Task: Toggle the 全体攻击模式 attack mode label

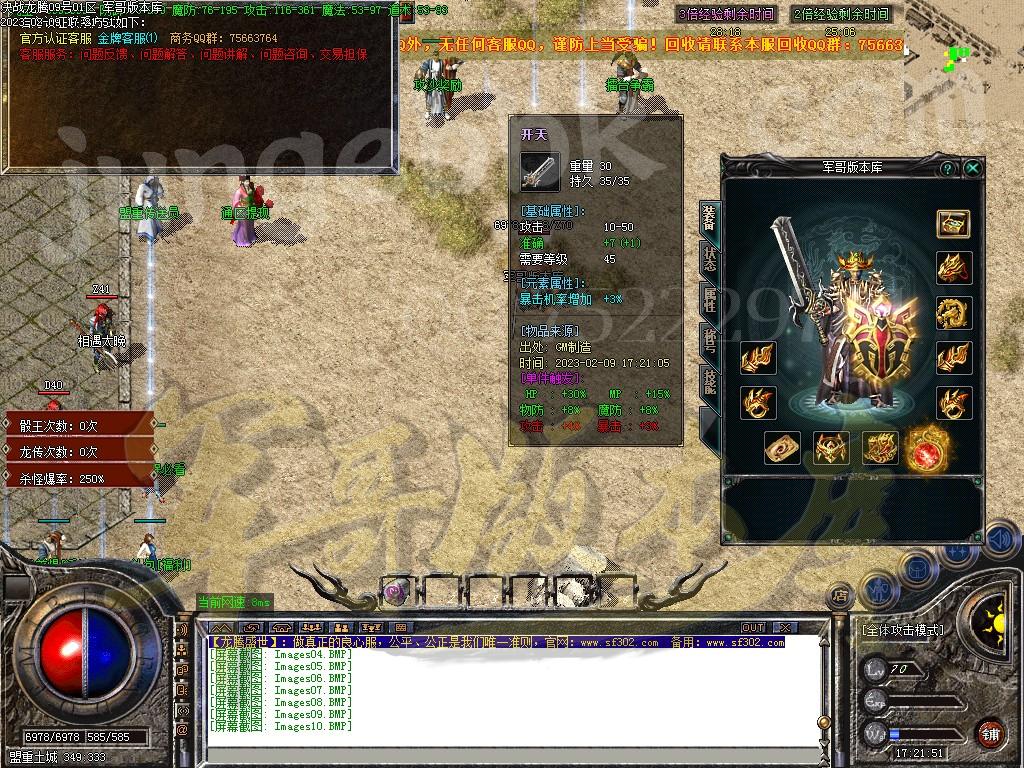Action: coord(902,630)
